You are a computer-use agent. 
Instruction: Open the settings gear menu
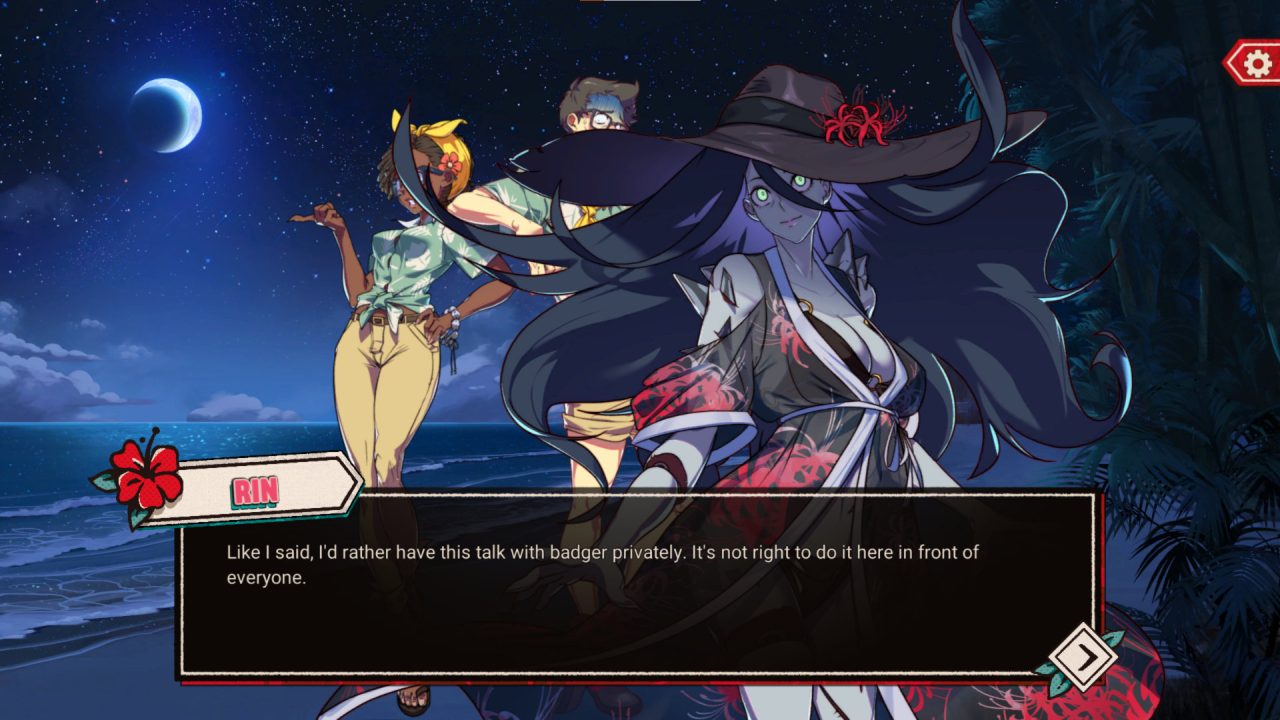coord(1256,64)
